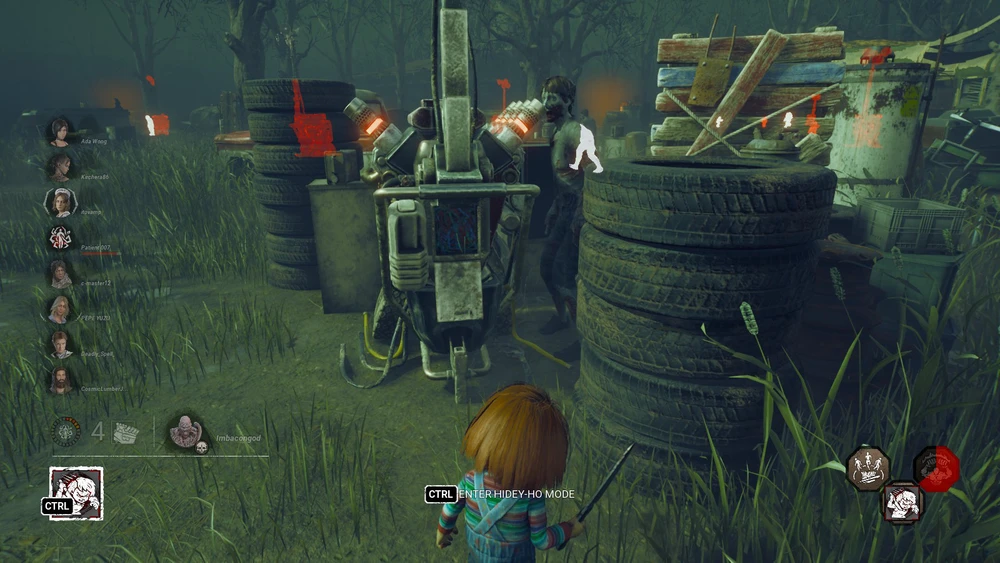Click the brown three-survivors perk icon
This screenshot has width=1000, height=563.
point(868,468)
